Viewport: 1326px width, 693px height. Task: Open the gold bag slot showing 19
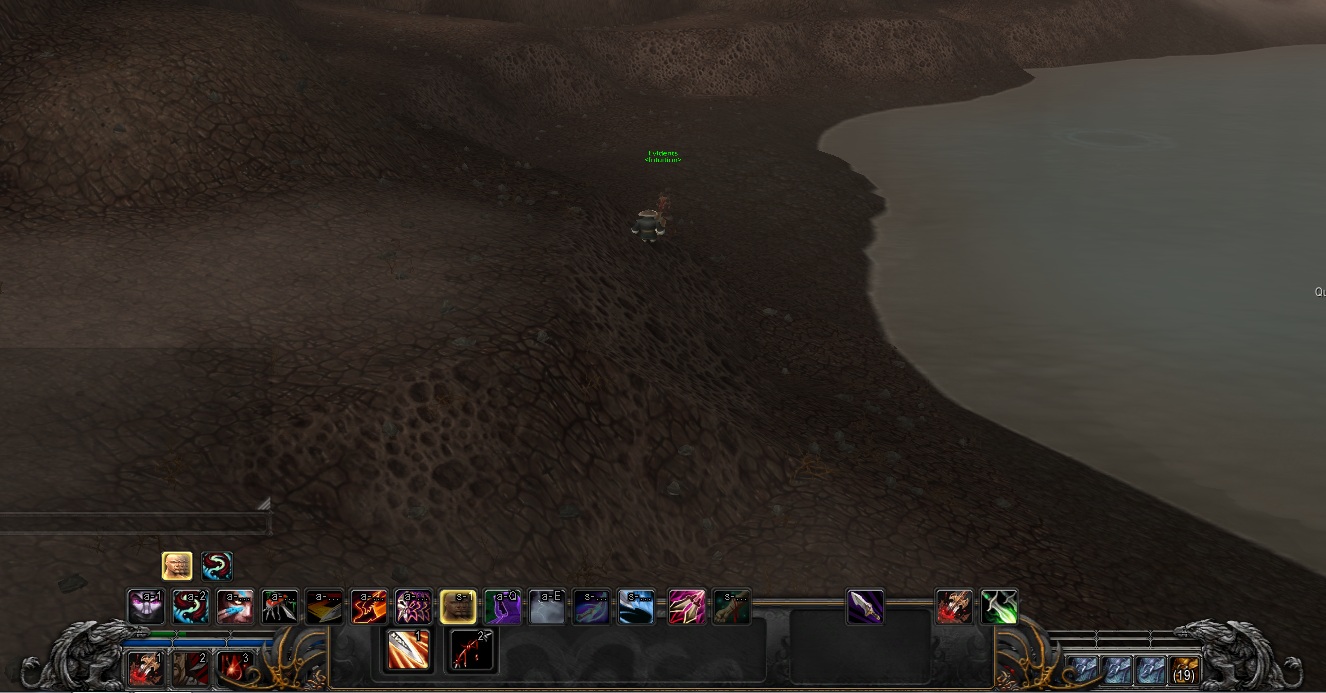[1184, 669]
